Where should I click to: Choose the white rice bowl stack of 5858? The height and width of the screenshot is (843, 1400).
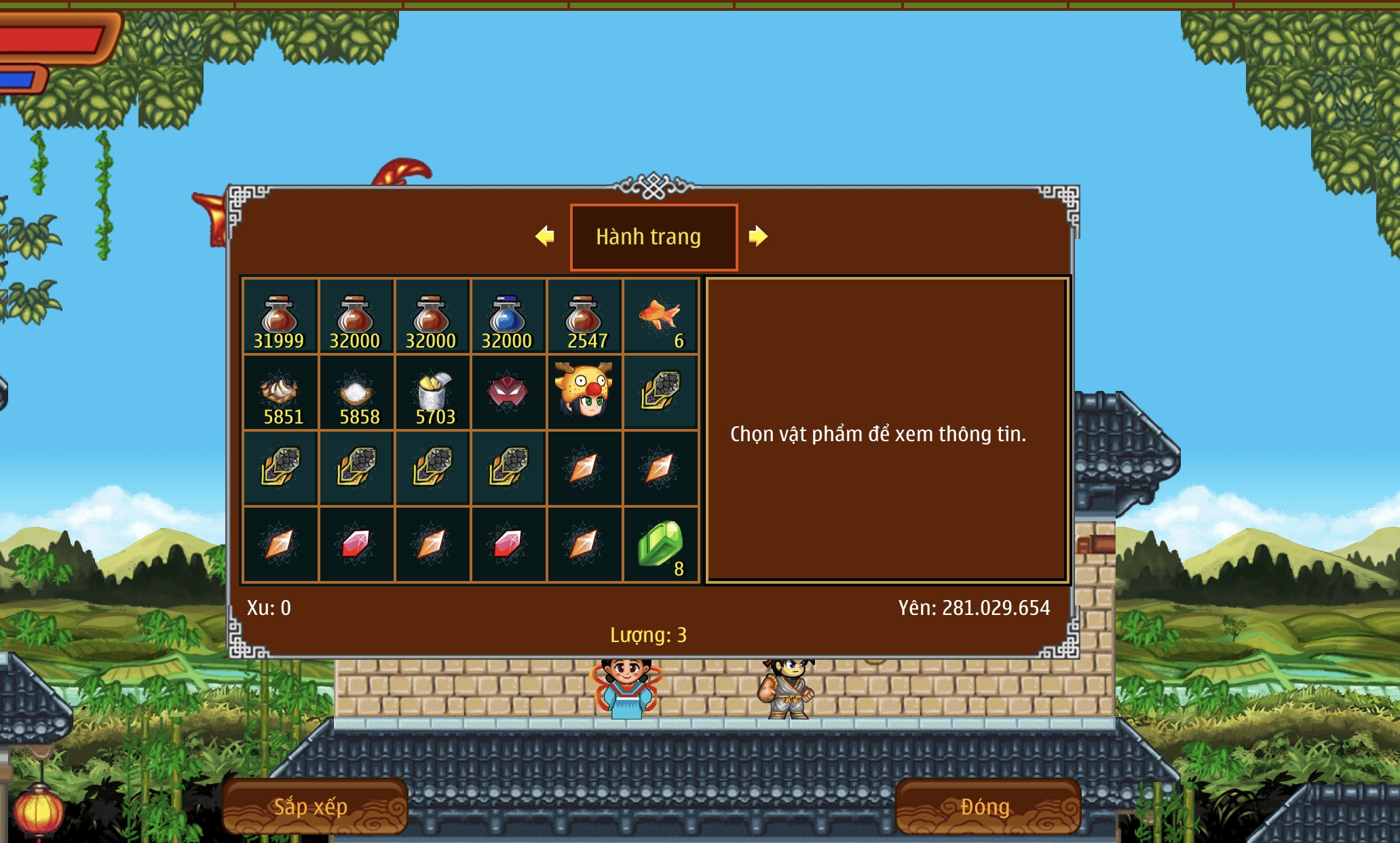tap(356, 392)
